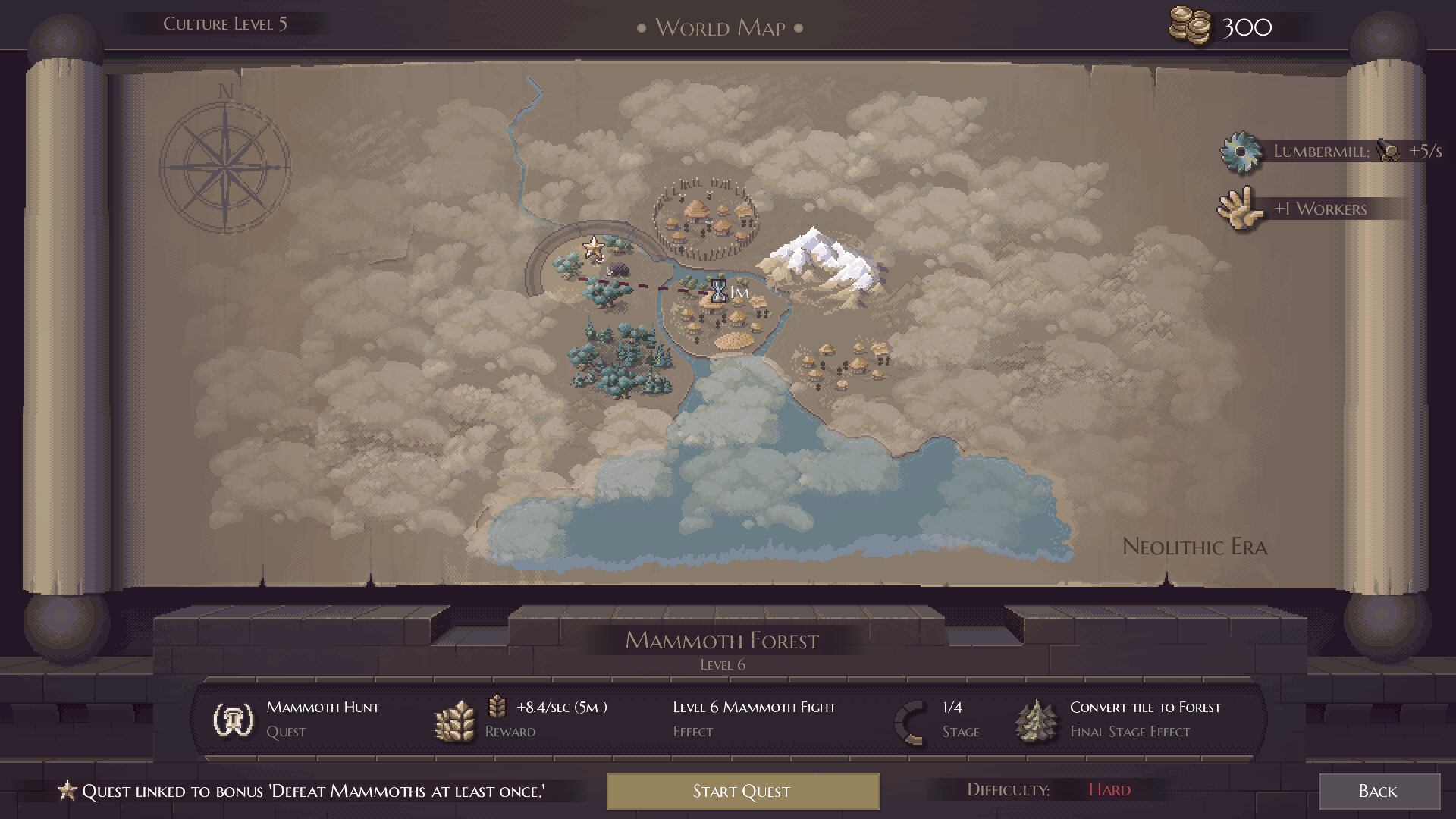This screenshot has height=819, width=1456.
Task: Select the Lumbermill saw-blade icon
Action: click(x=1241, y=150)
